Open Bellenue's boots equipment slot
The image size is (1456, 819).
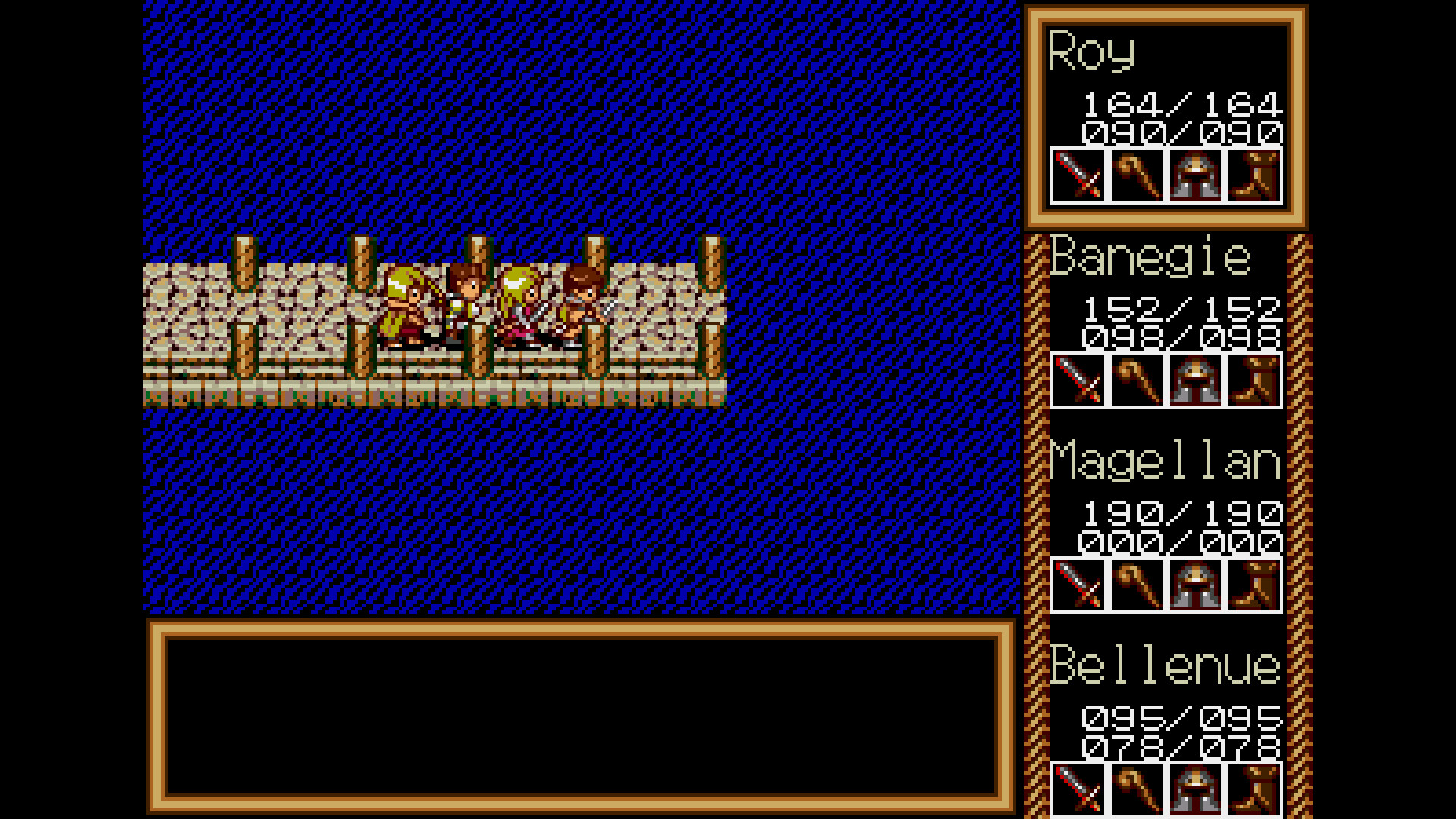1254,789
